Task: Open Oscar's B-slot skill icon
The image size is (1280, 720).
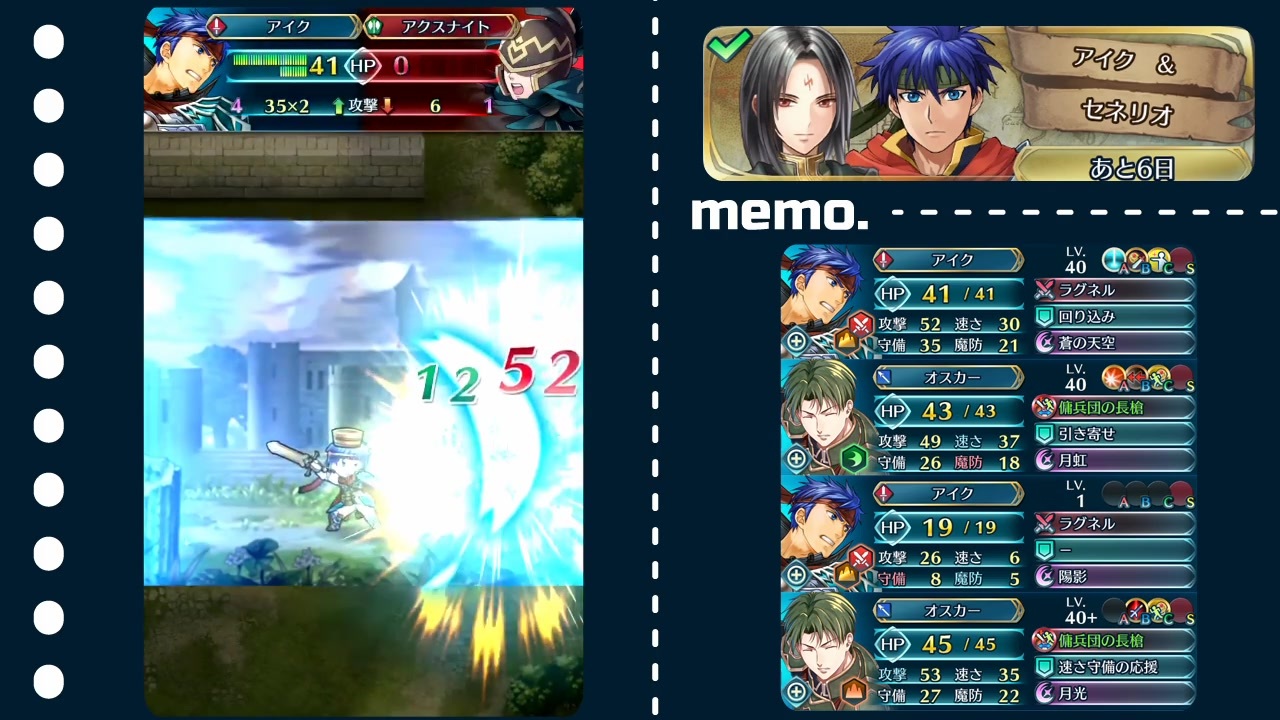Action: click(x=1135, y=378)
